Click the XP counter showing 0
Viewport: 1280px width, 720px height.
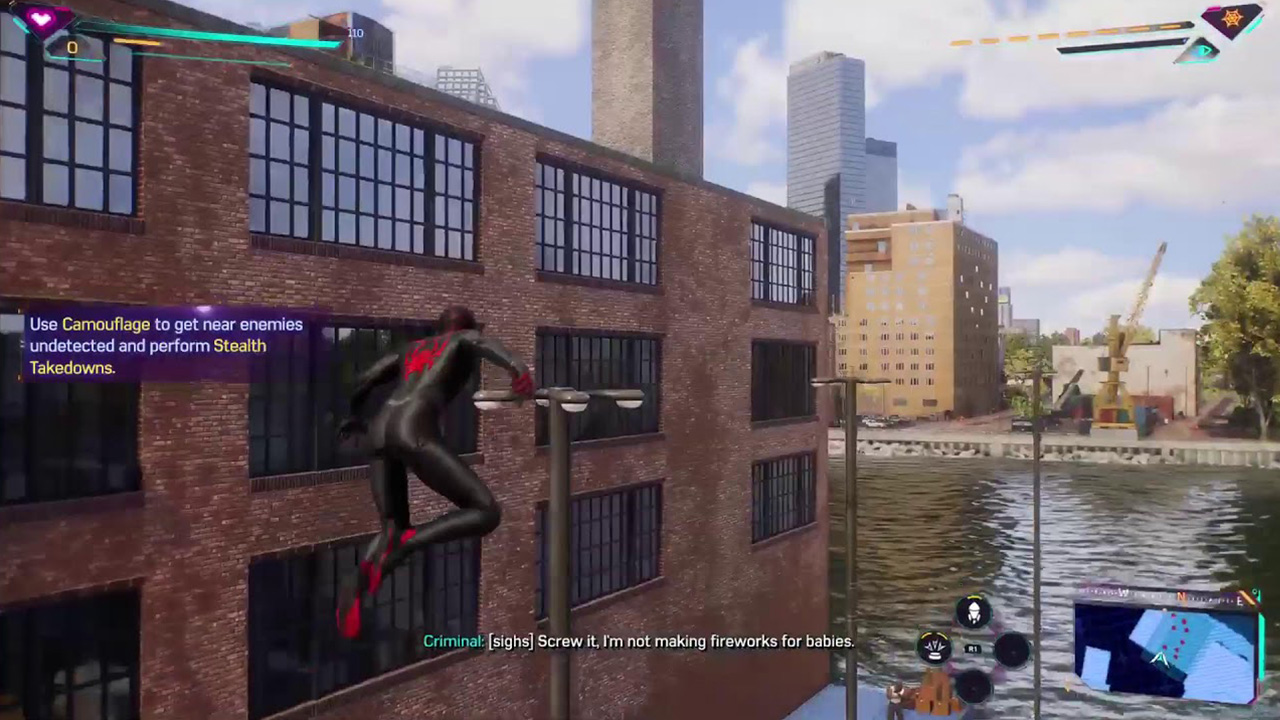[72, 47]
